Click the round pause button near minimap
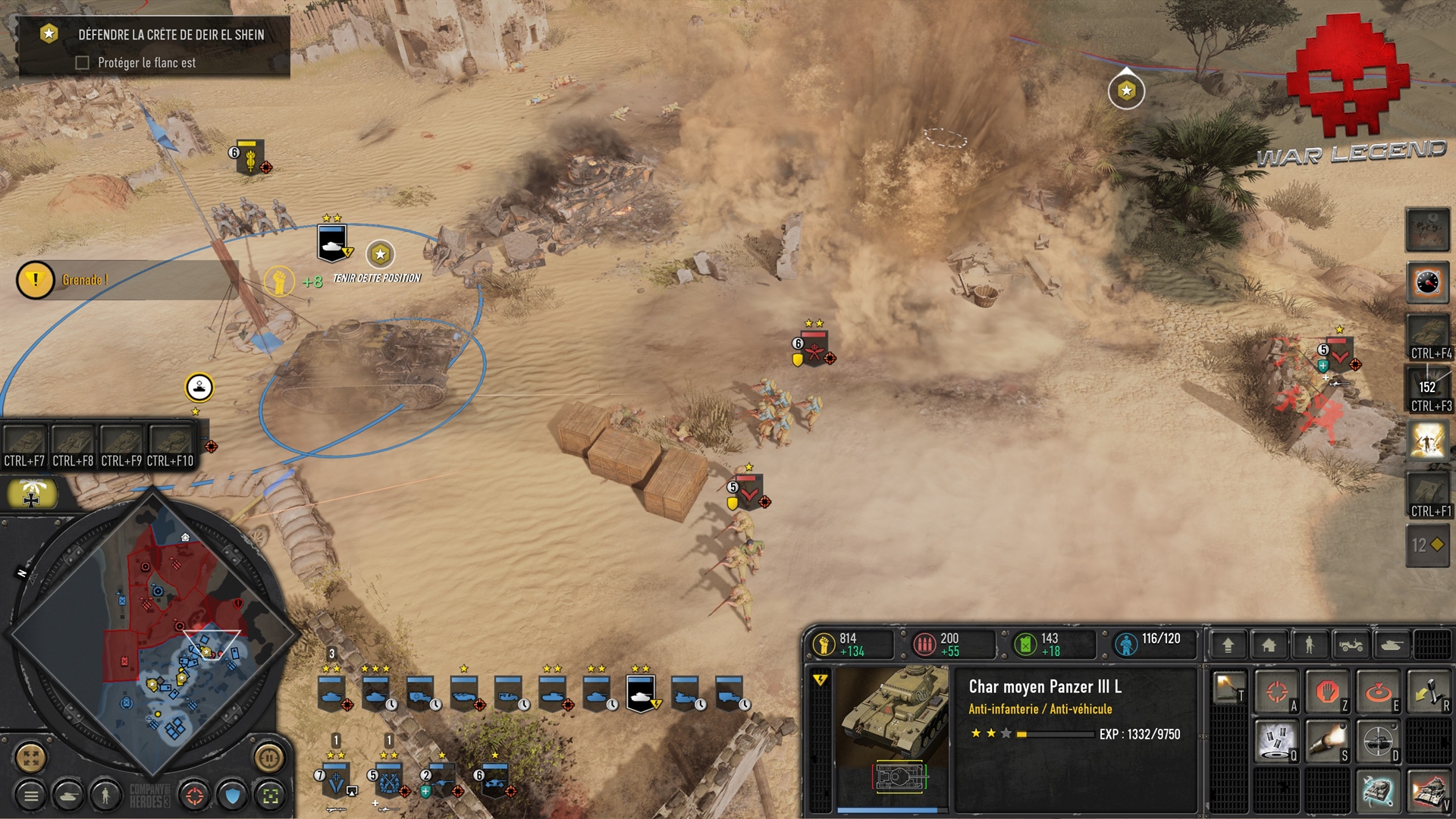 [x=268, y=757]
